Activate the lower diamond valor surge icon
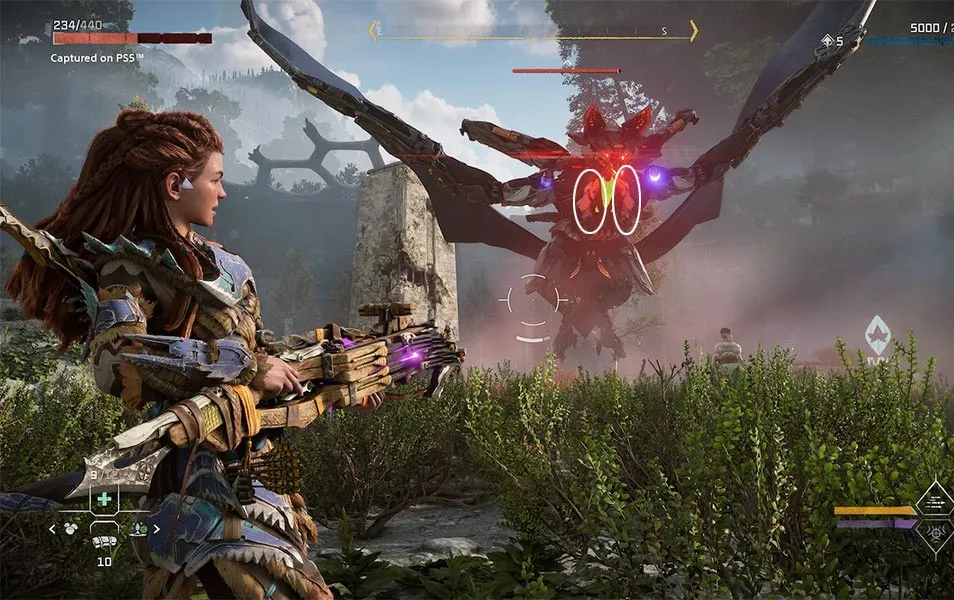The image size is (954, 600). point(935,532)
